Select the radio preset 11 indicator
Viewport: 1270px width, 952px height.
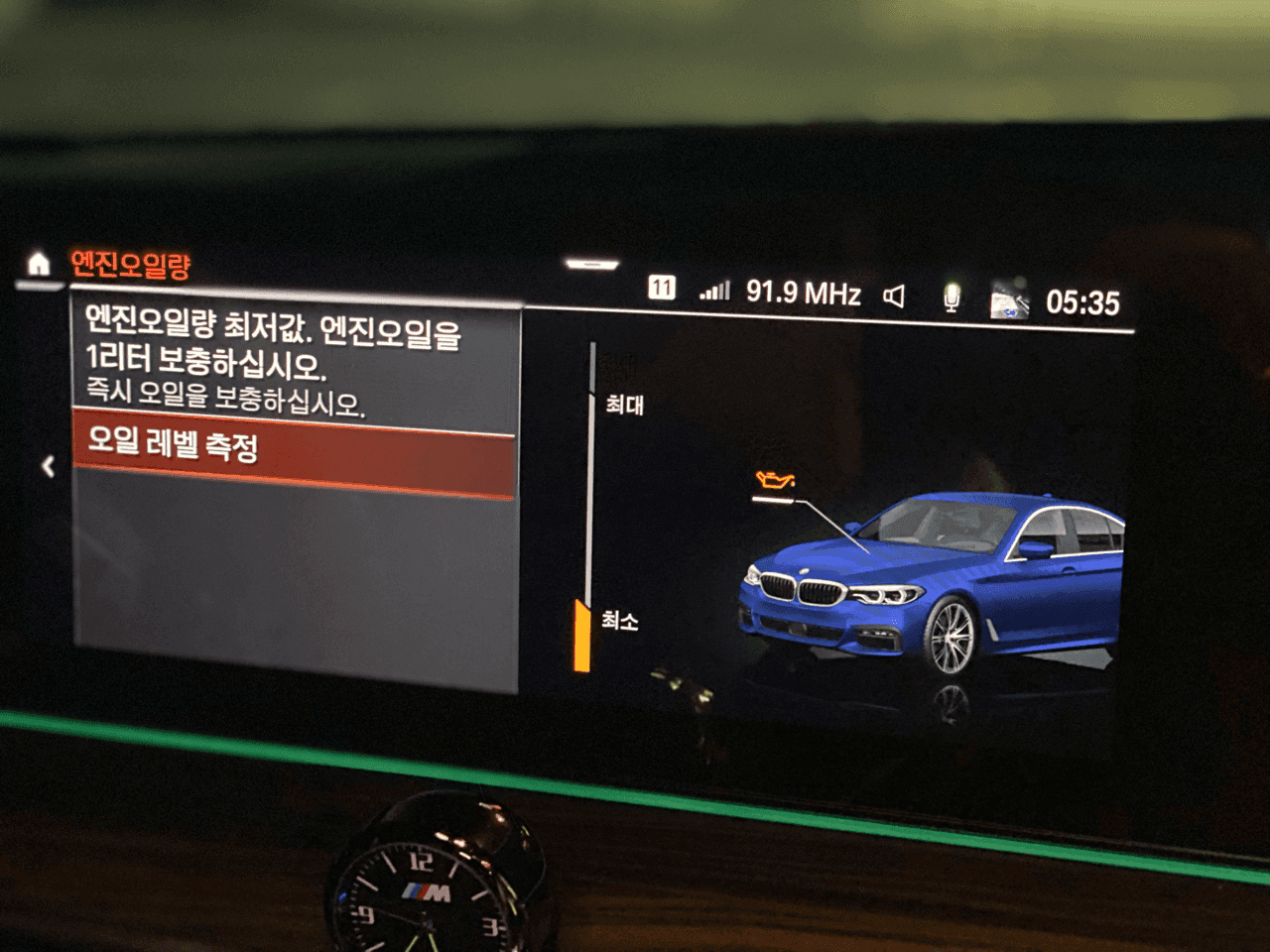(663, 288)
